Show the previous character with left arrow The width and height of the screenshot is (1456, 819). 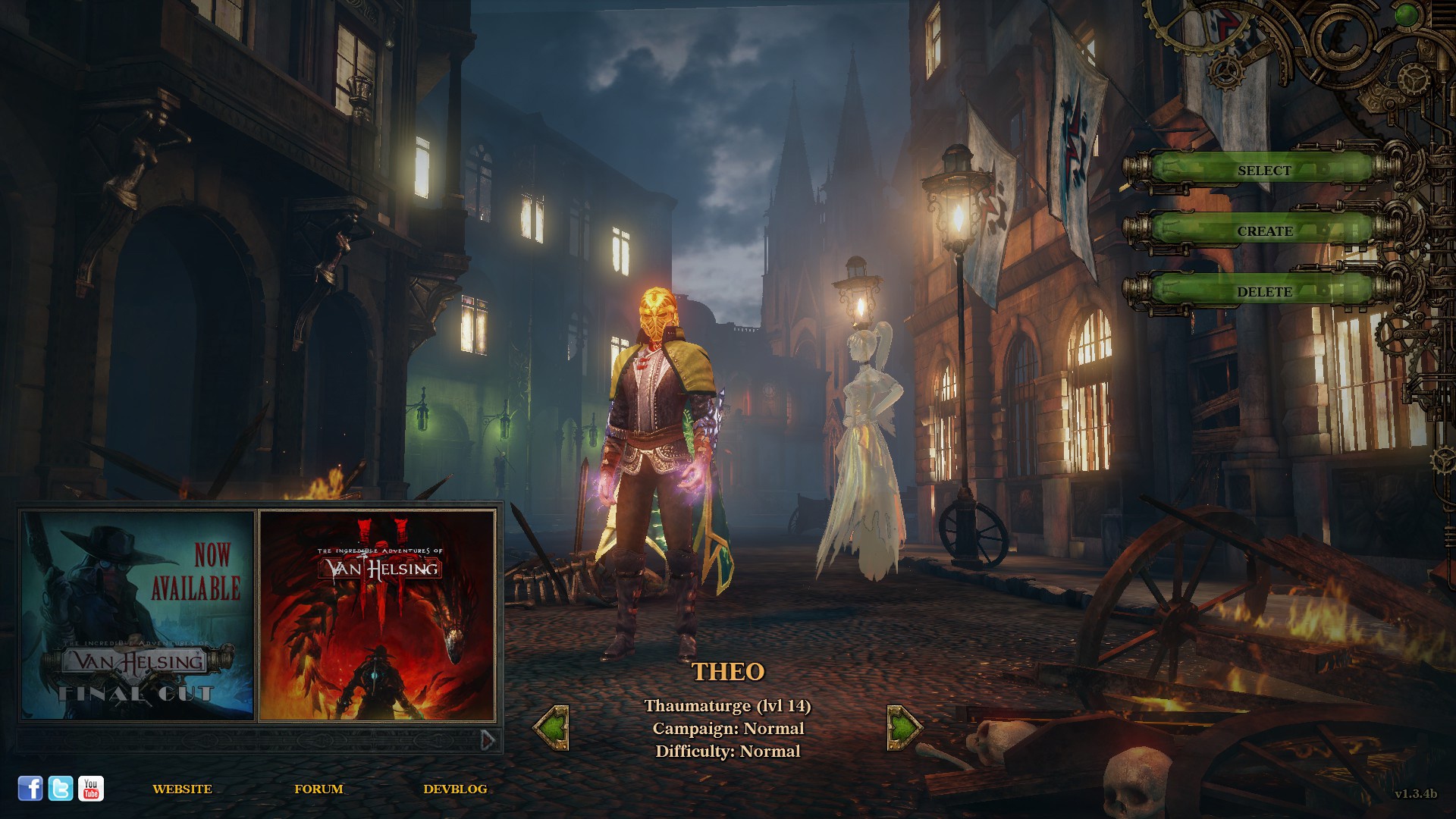pos(551,728)
